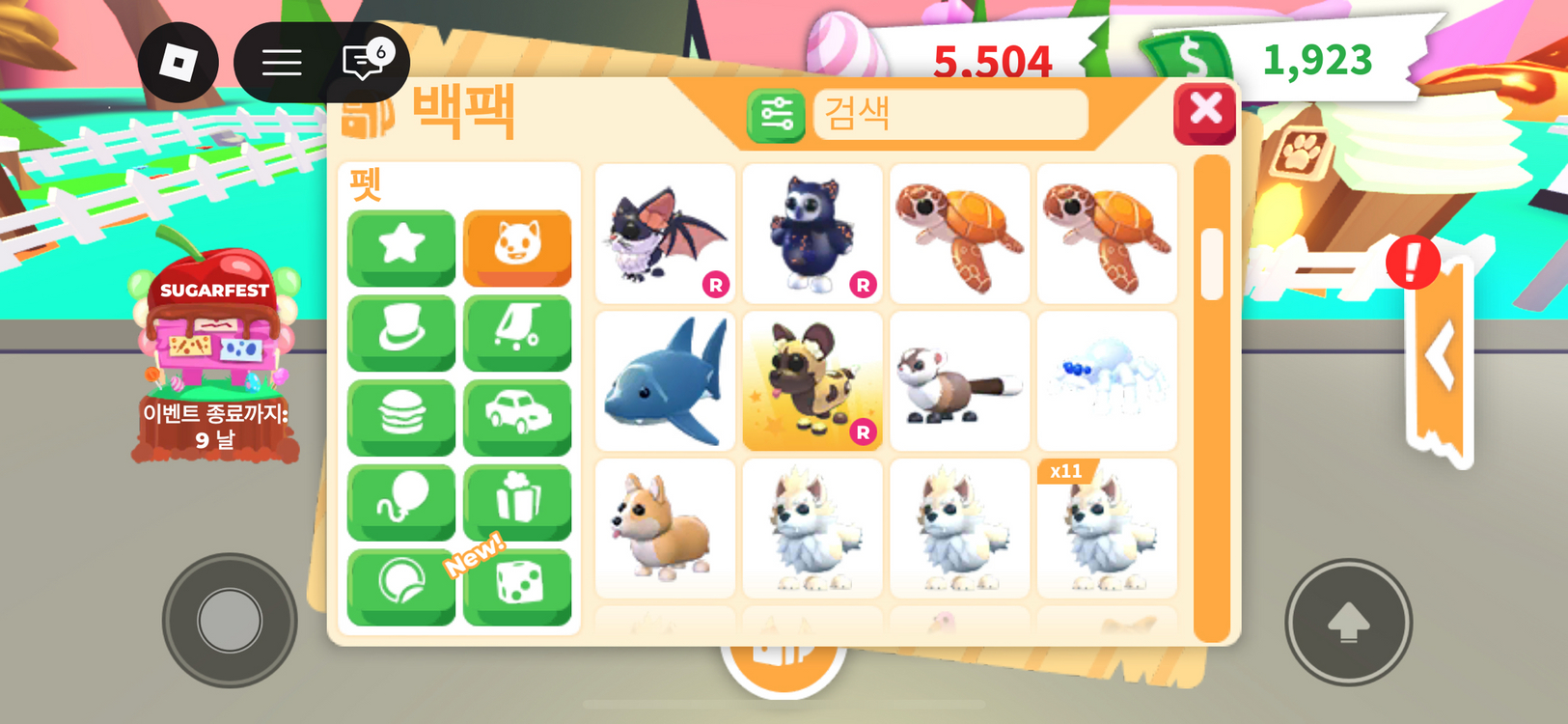The image size is (1568, 724).
Task: Select the star rarity category icon
Action: click(400, 249)
